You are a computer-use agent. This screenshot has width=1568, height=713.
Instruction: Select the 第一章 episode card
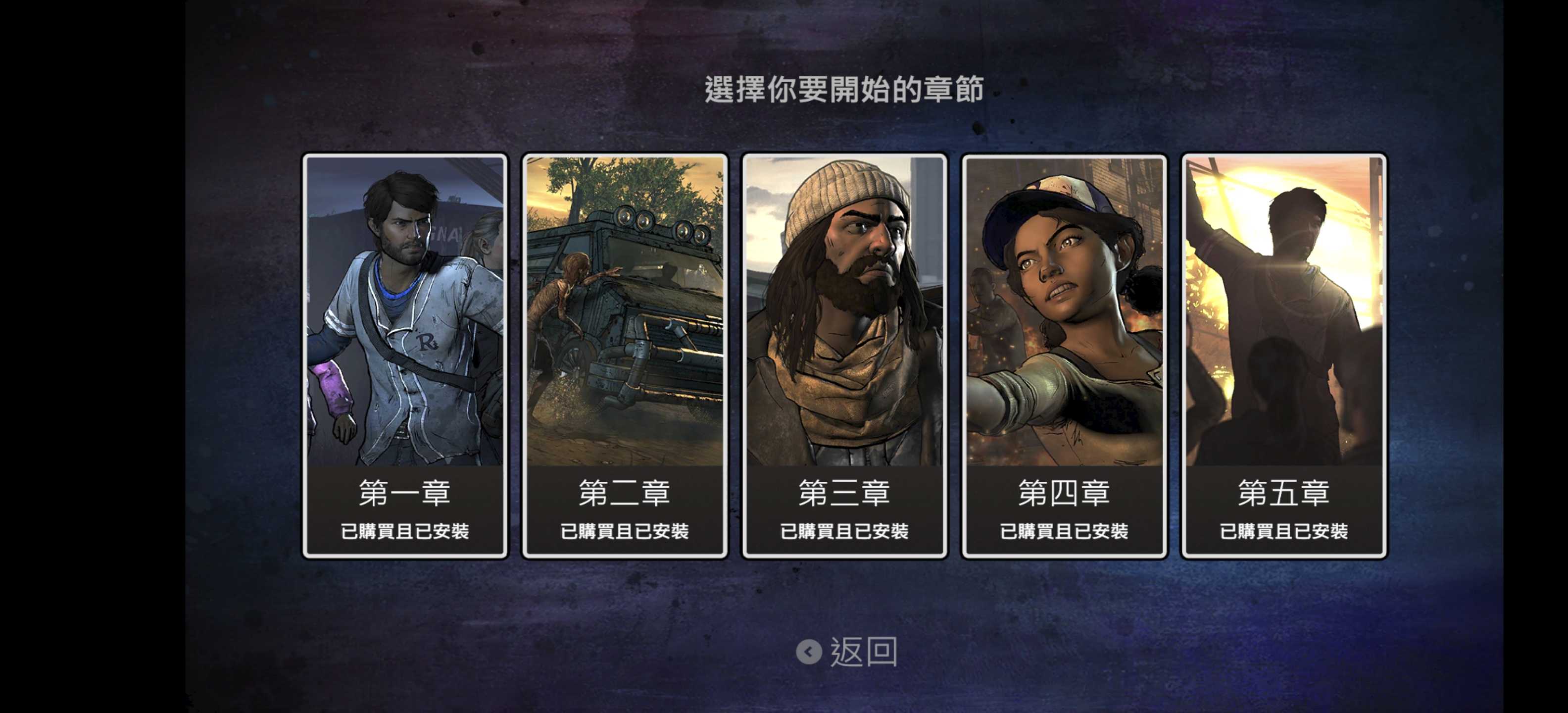tap(405, 356)
